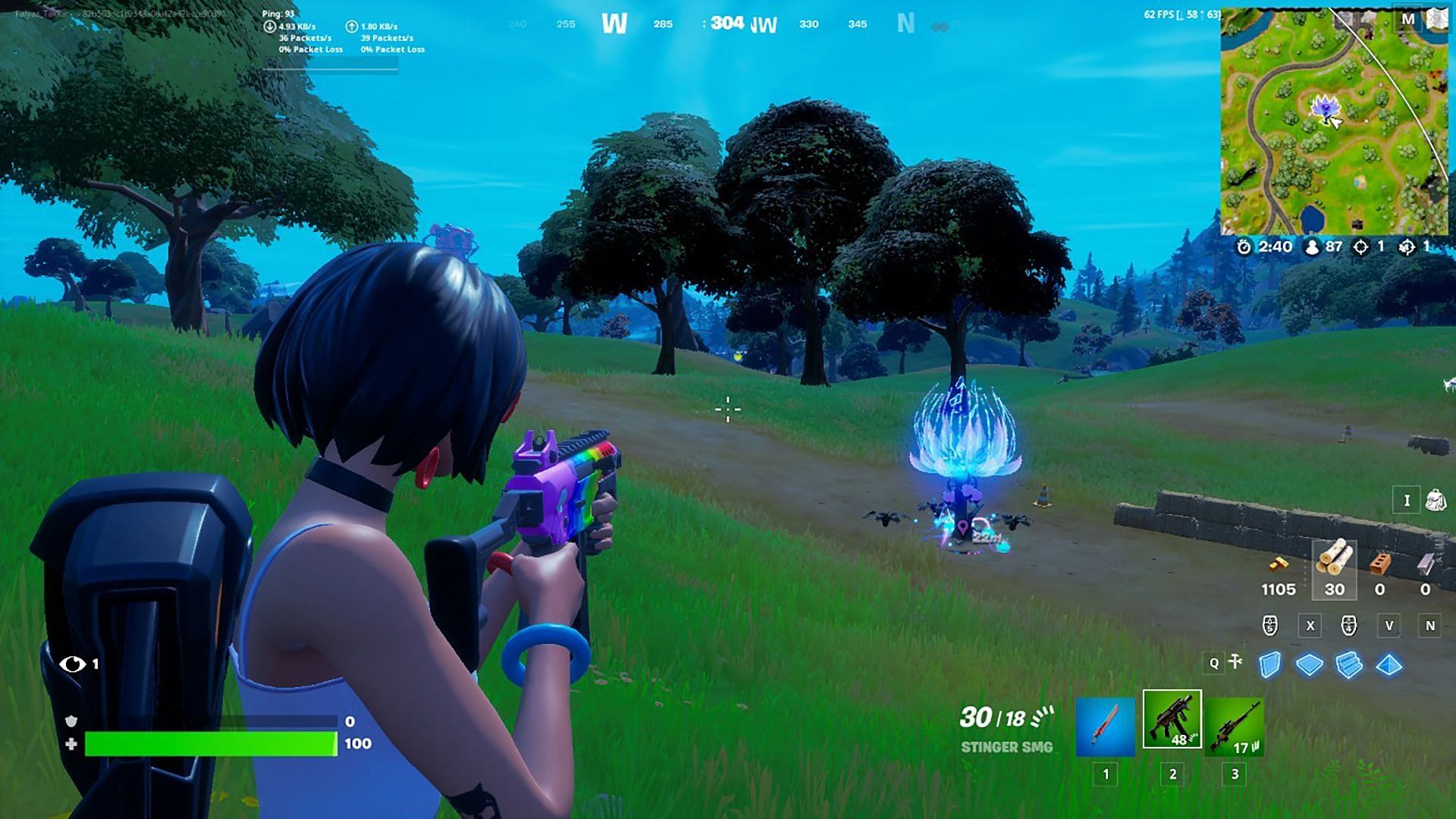The width and height of the screenshot is (1456, 819).
Task: Click the V keybind button
Action: 1390,627
